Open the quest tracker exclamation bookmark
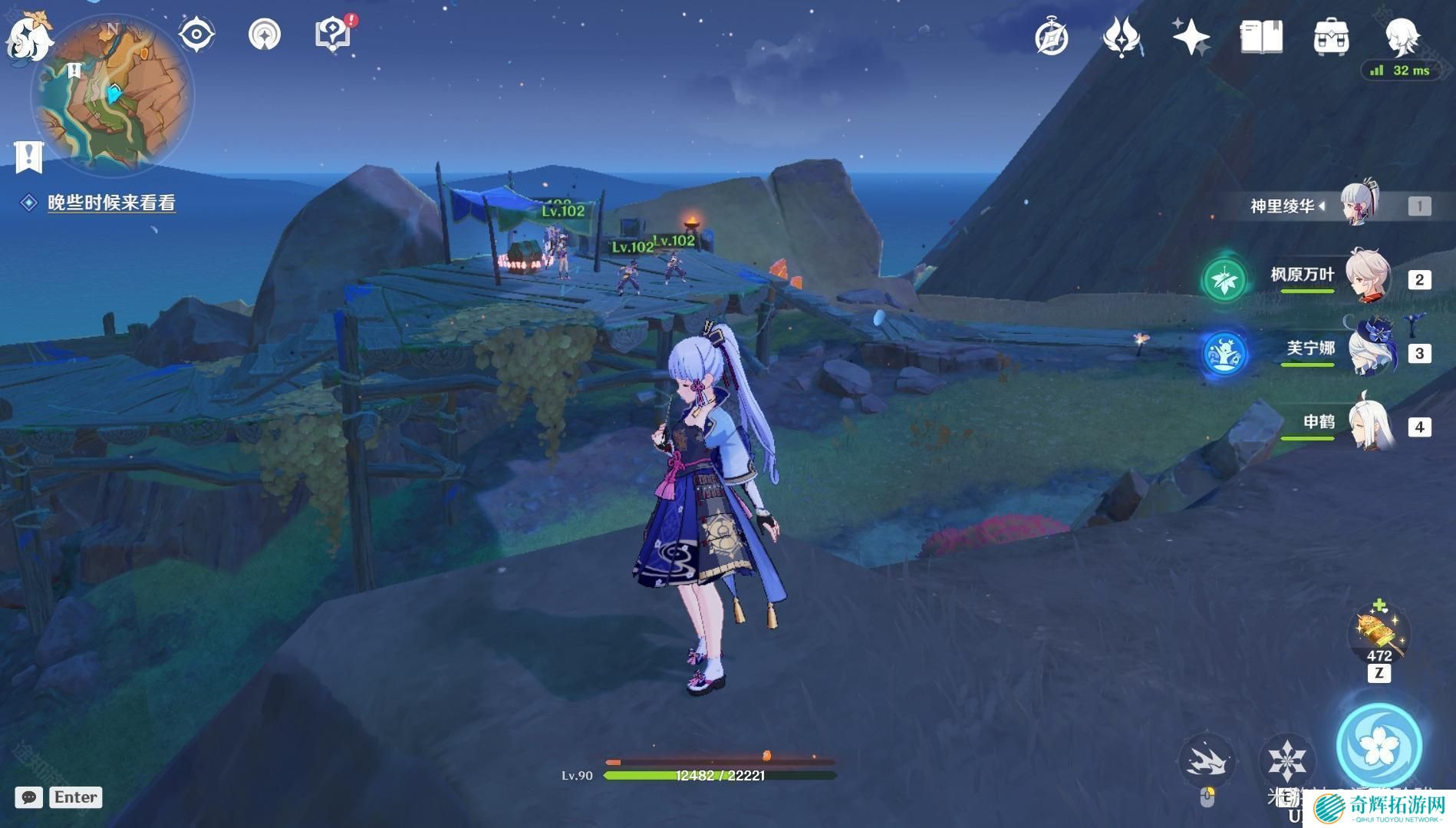The image size is (1456, 828). [29, 157]
